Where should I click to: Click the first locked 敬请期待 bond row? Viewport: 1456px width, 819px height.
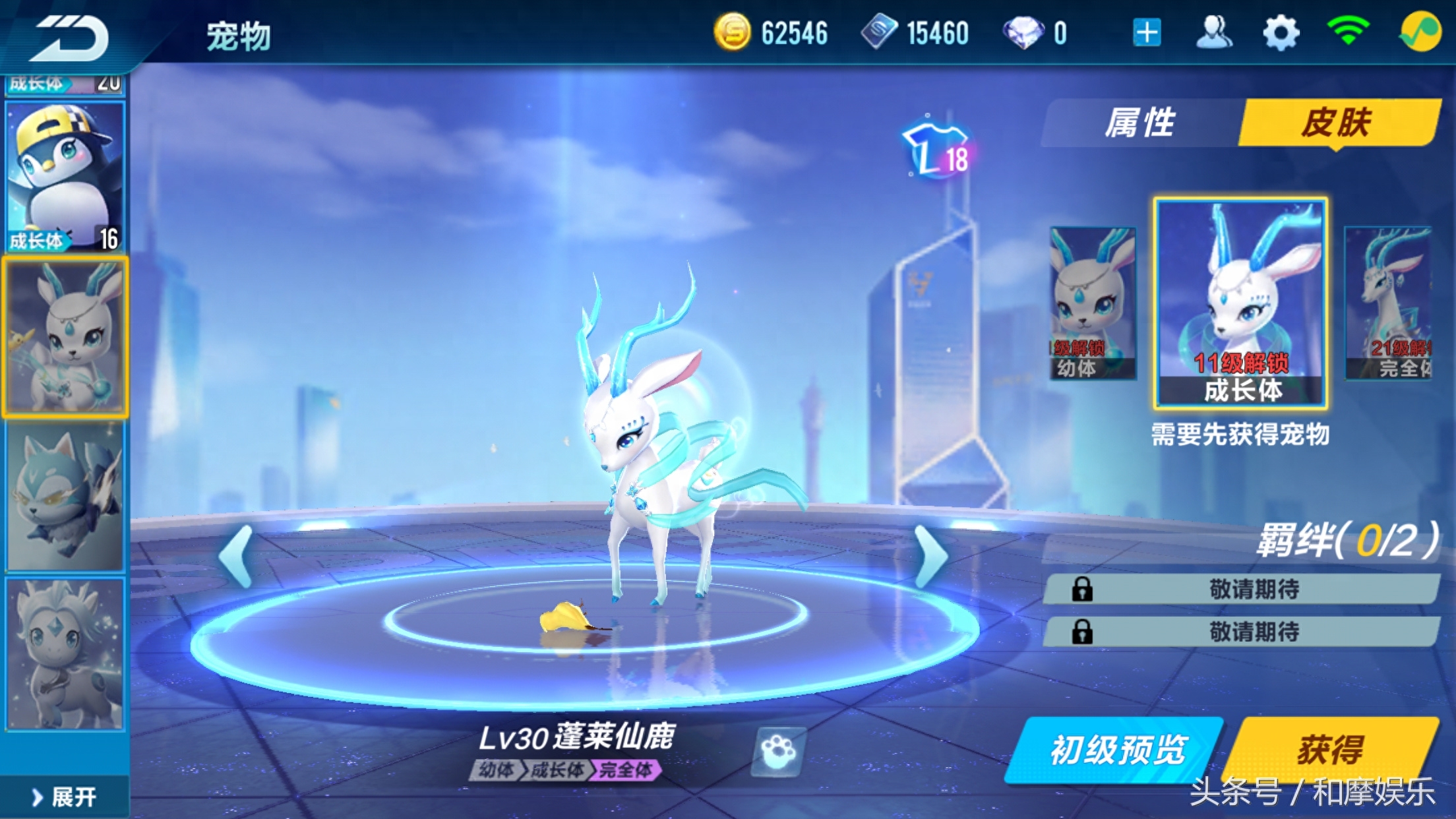[1241, 589]
